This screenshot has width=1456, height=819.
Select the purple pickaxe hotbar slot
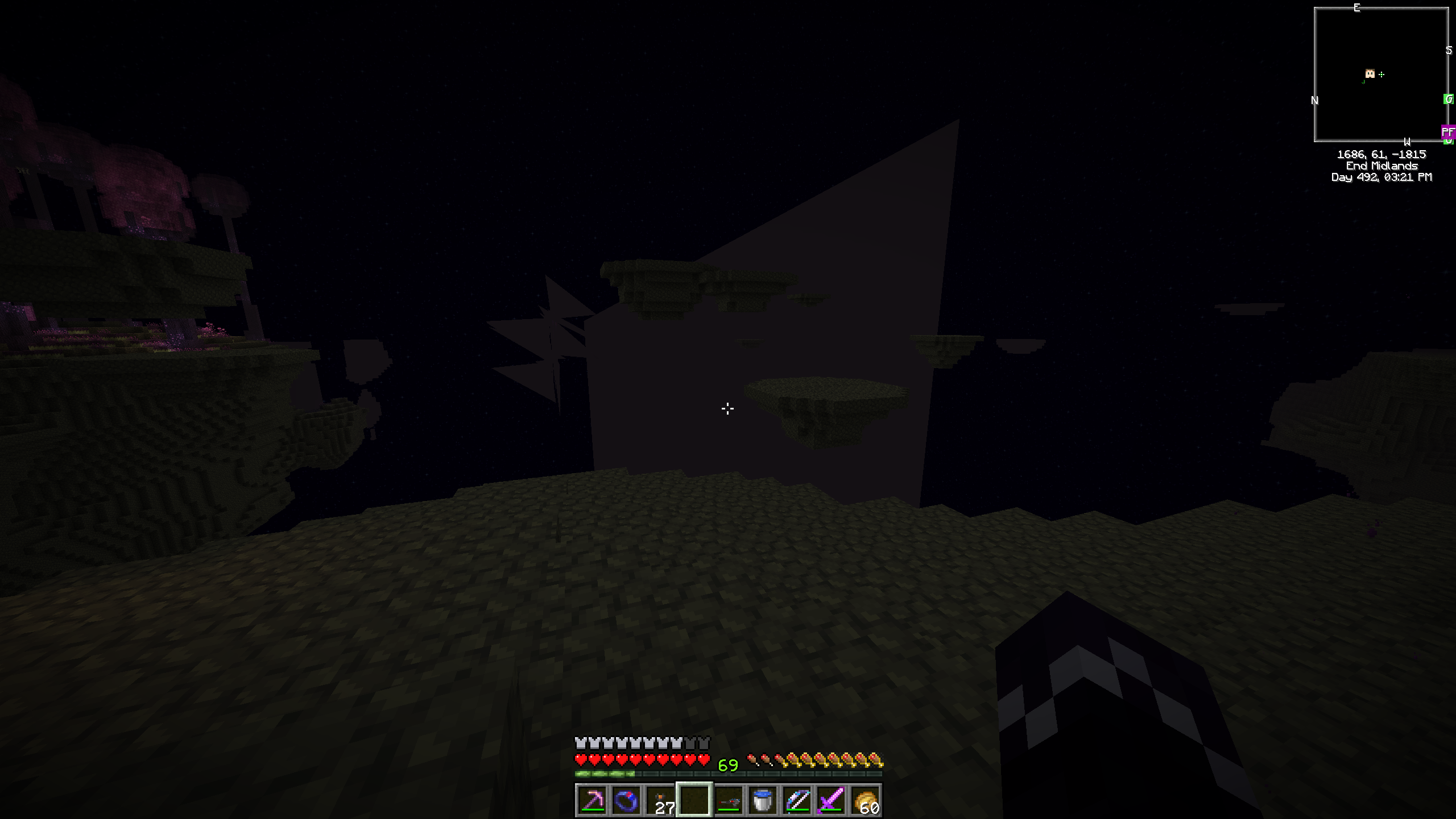point(592,800)
